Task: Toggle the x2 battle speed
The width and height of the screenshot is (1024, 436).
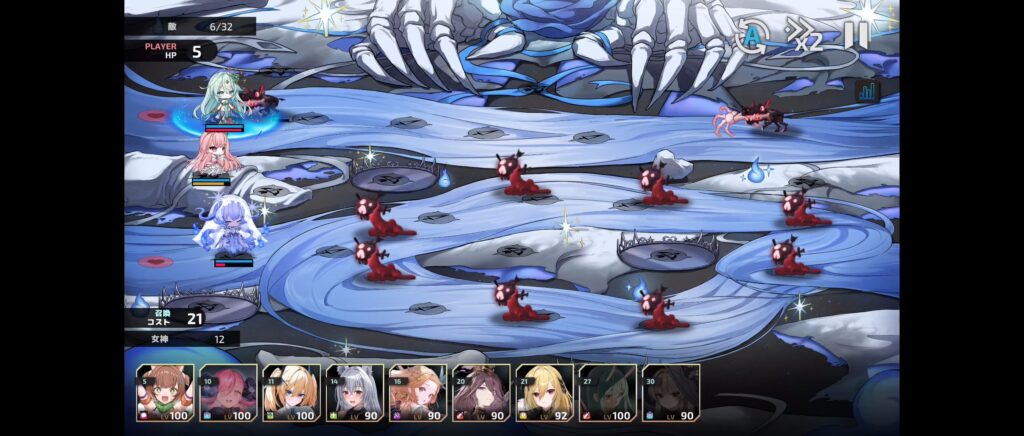Action: pos(804,37)
